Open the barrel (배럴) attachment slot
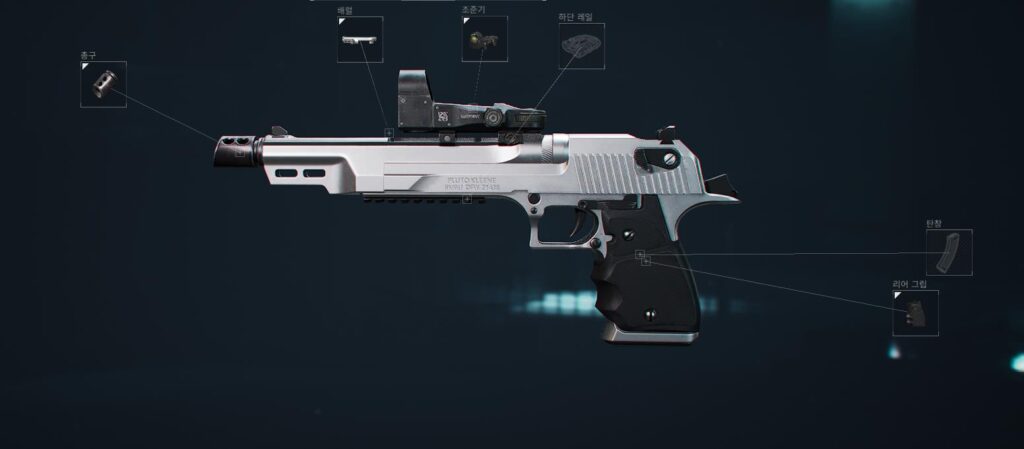The image size is (1024, 449). pos(359,40)
